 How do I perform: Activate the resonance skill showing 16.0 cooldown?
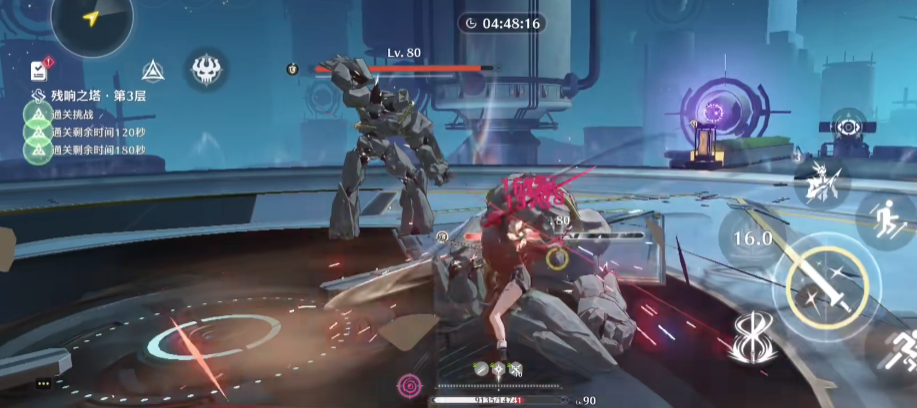click(x=753, y=238)
